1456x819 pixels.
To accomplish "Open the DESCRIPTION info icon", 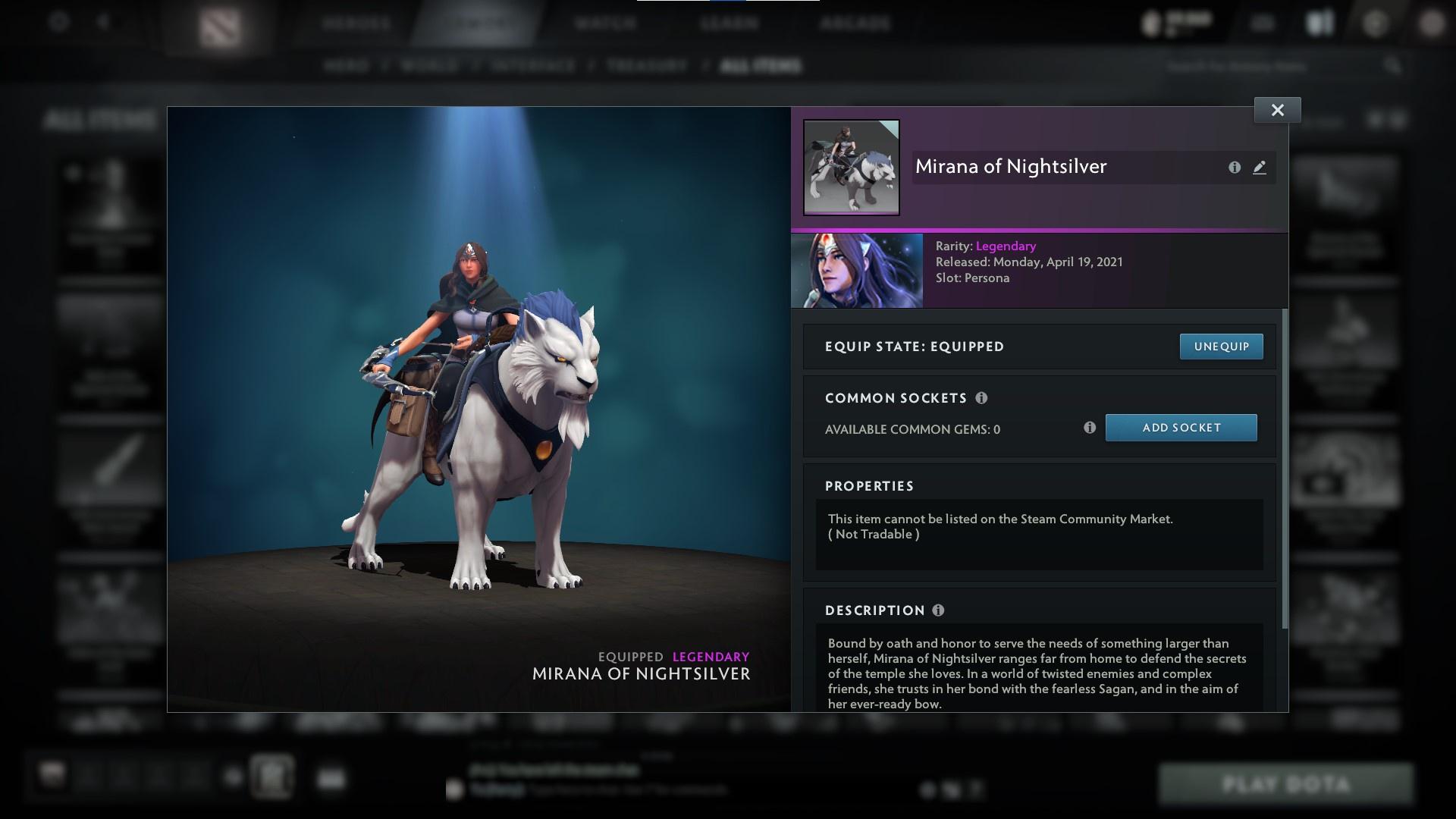I will tap(939, 610).
